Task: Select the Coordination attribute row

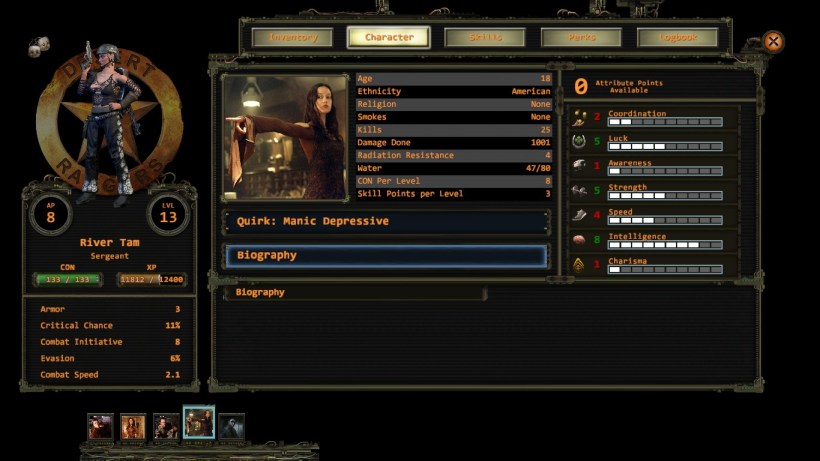Action: (x=654, y=118)
